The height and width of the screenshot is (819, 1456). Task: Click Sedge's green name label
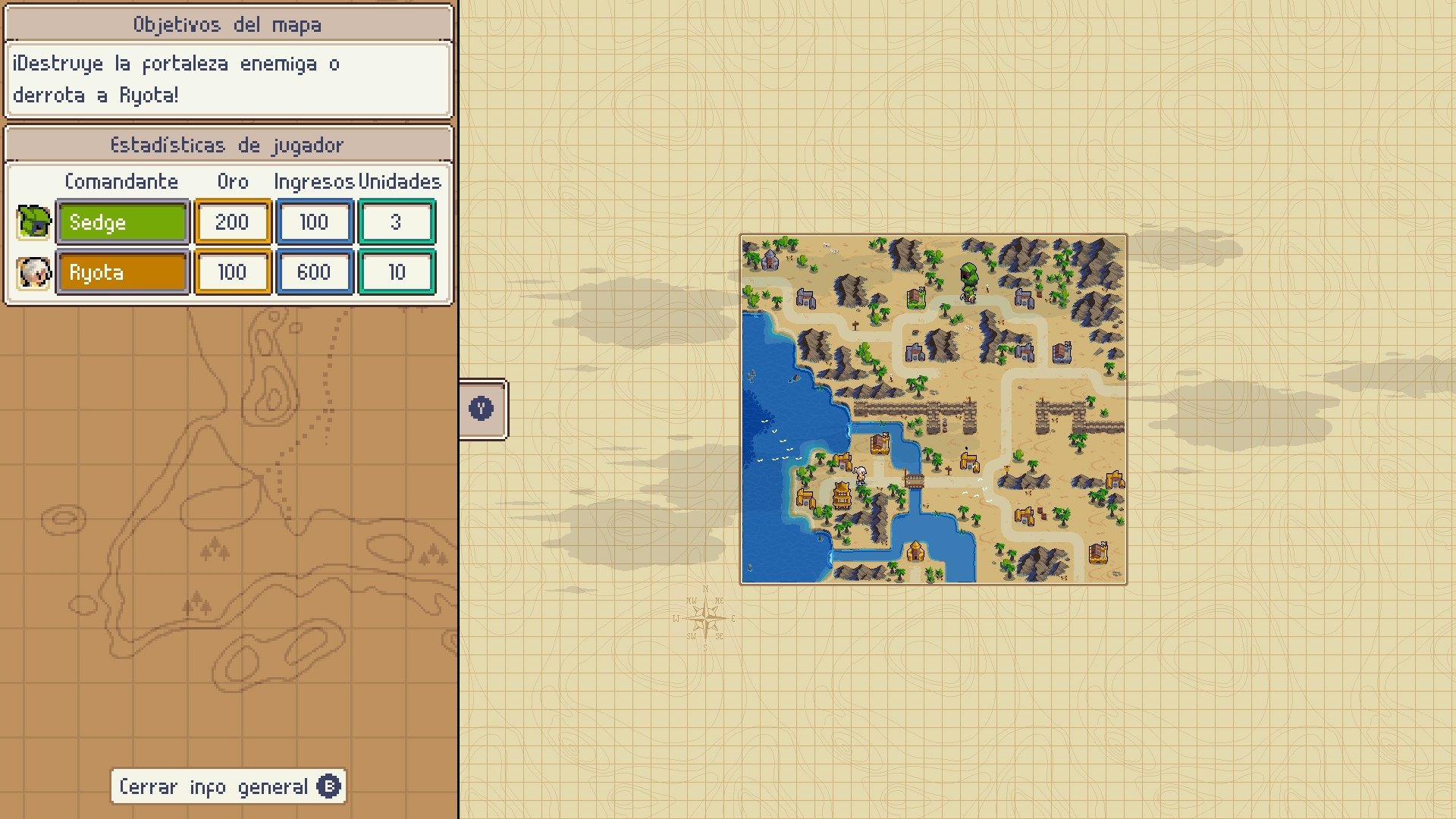122,222
